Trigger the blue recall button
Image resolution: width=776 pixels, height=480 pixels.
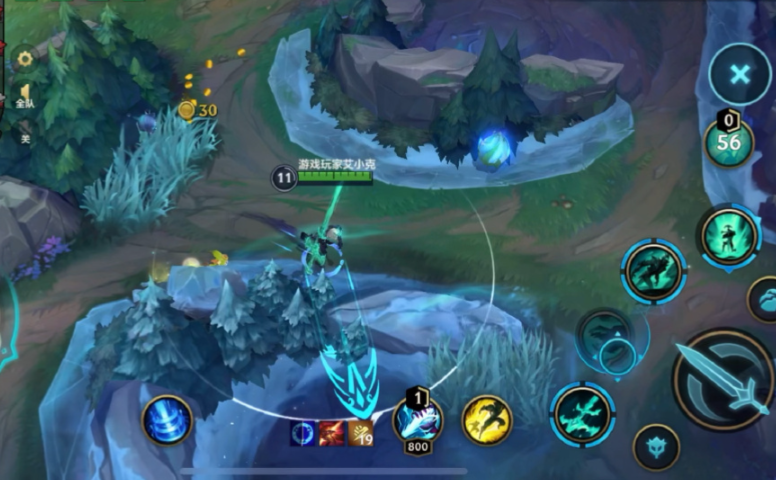(166, 419)
